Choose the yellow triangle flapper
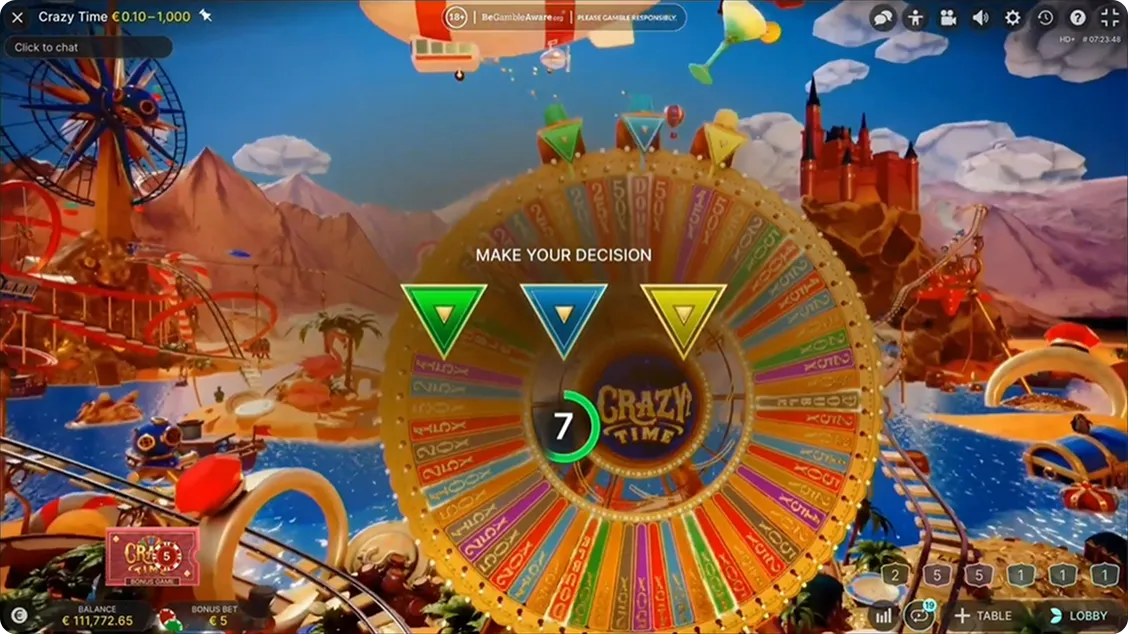 pos(683,317)
